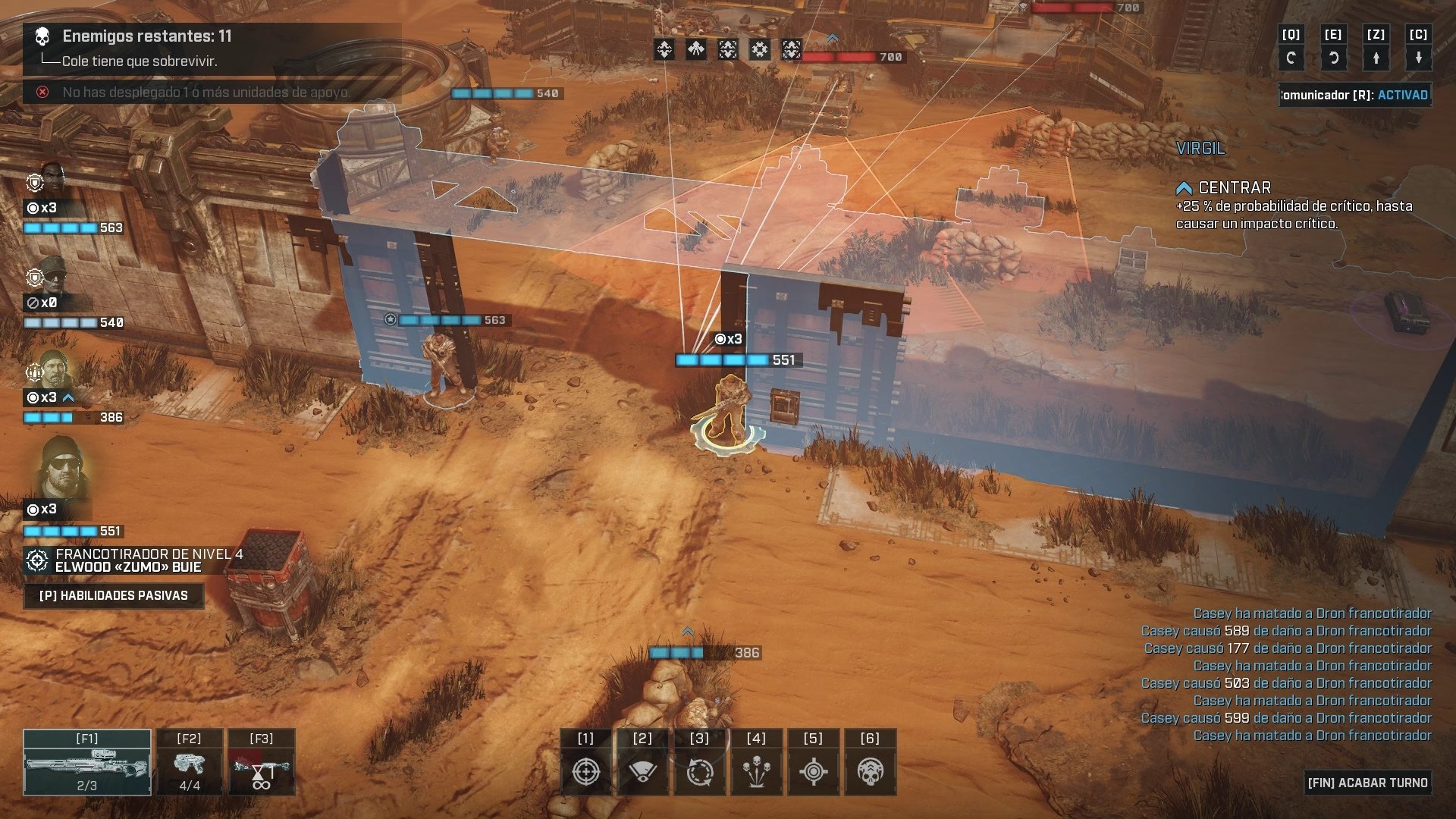Expand the Centrar chevron above Elwood's action panel

coord(1183,187)
